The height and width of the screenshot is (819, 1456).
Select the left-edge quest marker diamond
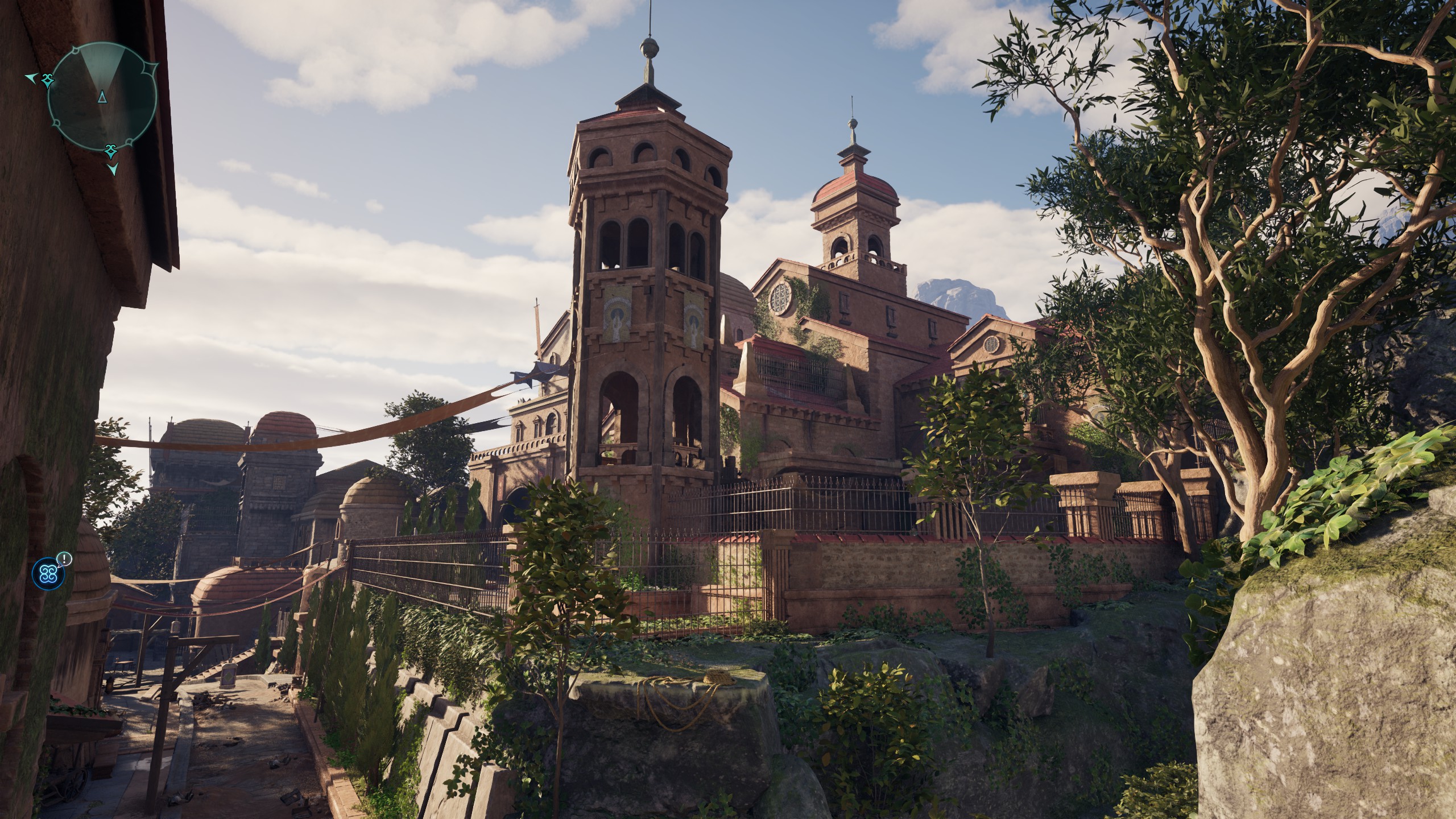click(x=48, y=81)
